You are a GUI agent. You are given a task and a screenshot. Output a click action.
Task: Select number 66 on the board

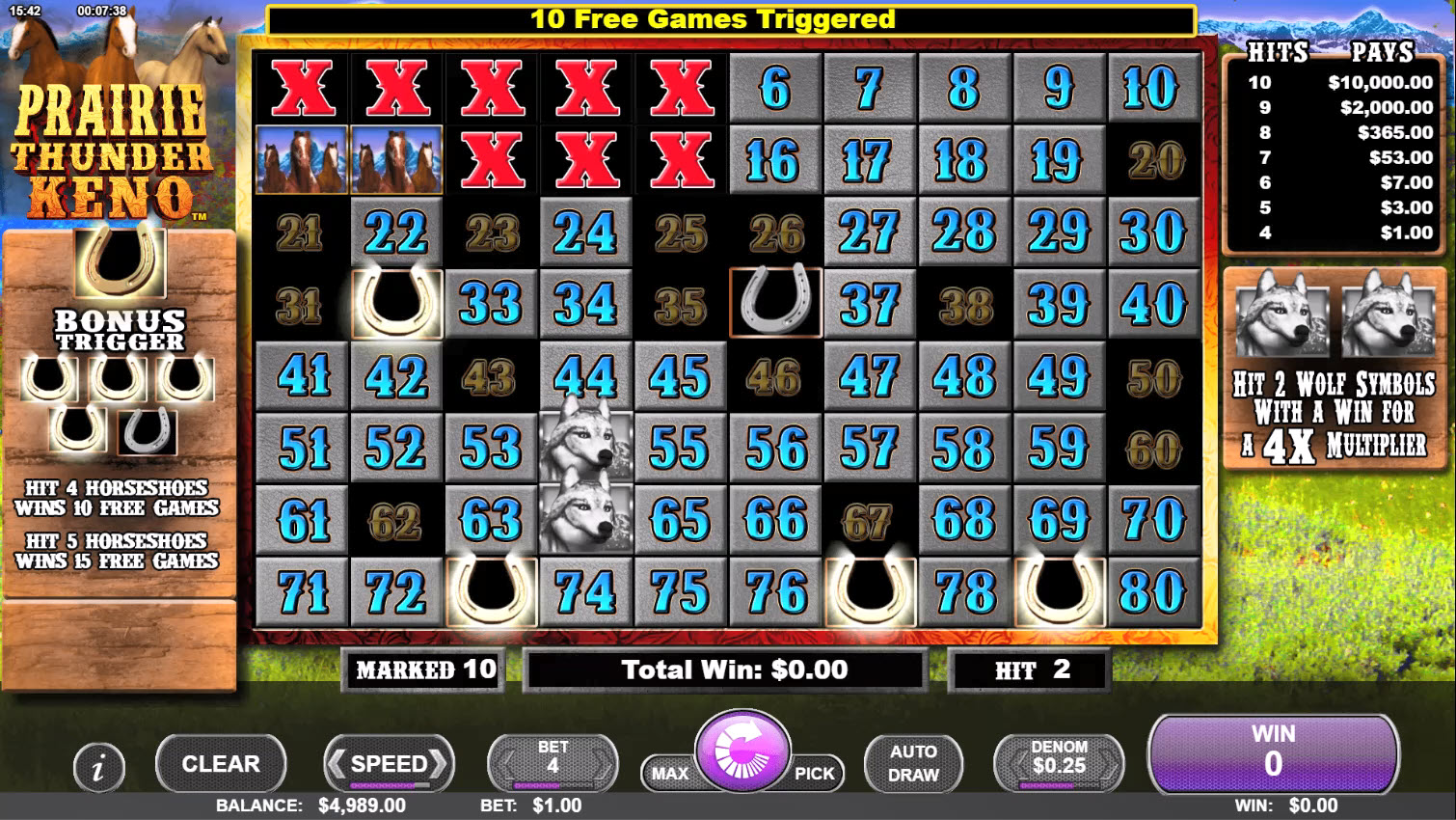tap(775, 520)
